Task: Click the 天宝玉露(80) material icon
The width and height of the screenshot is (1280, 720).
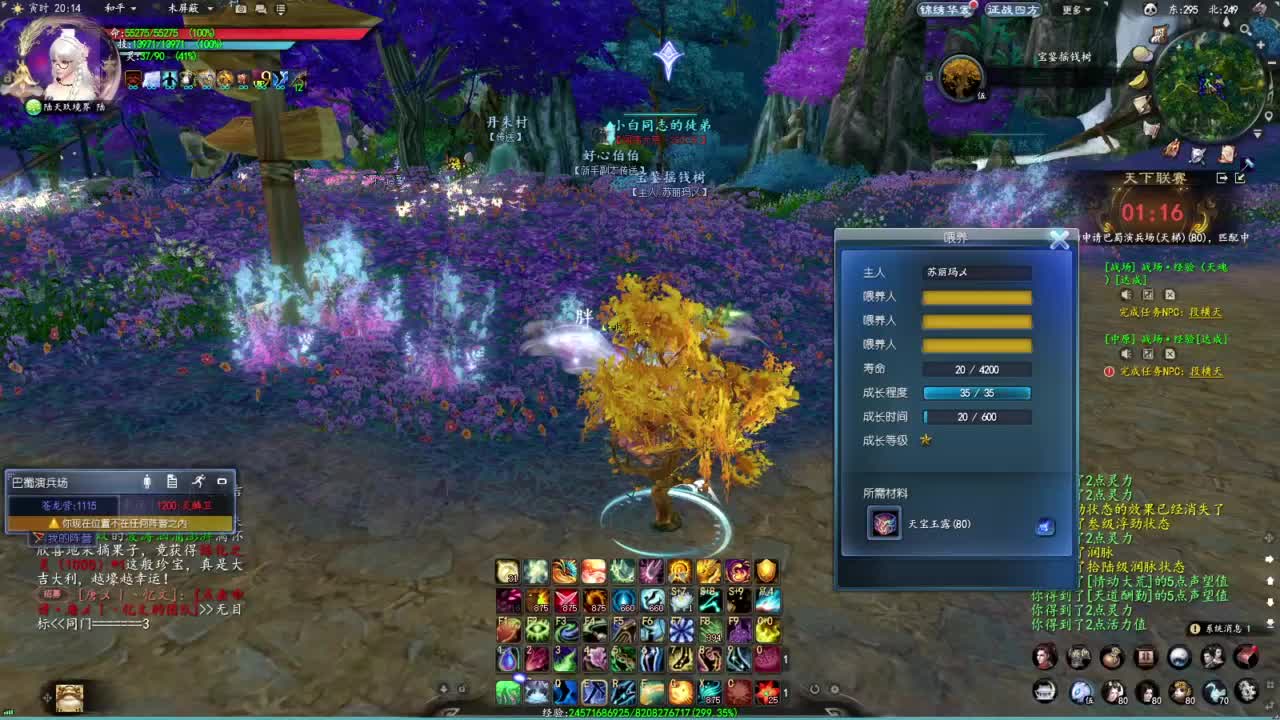Action: point(884,522)
